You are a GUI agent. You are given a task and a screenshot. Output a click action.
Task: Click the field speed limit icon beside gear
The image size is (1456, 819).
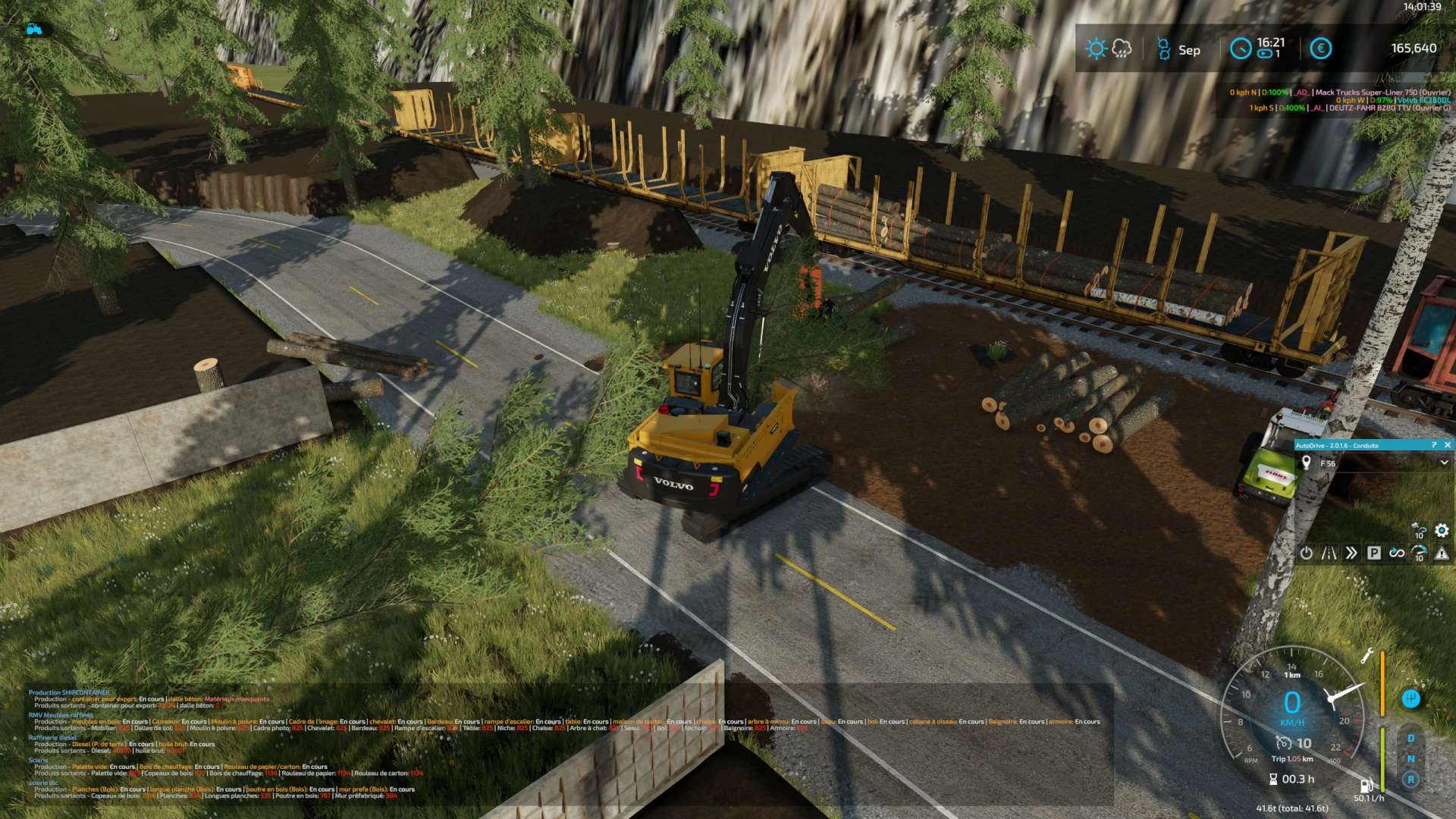click(1419, 531)
